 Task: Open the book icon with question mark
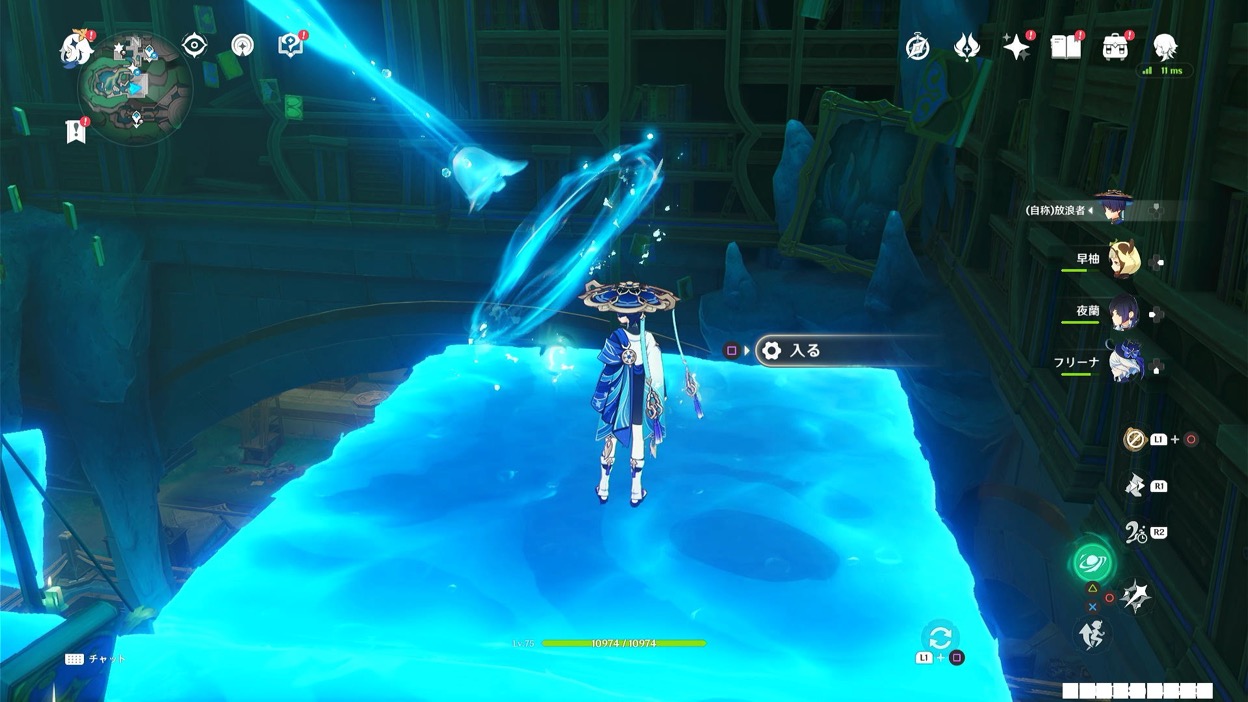pos(290,45)
